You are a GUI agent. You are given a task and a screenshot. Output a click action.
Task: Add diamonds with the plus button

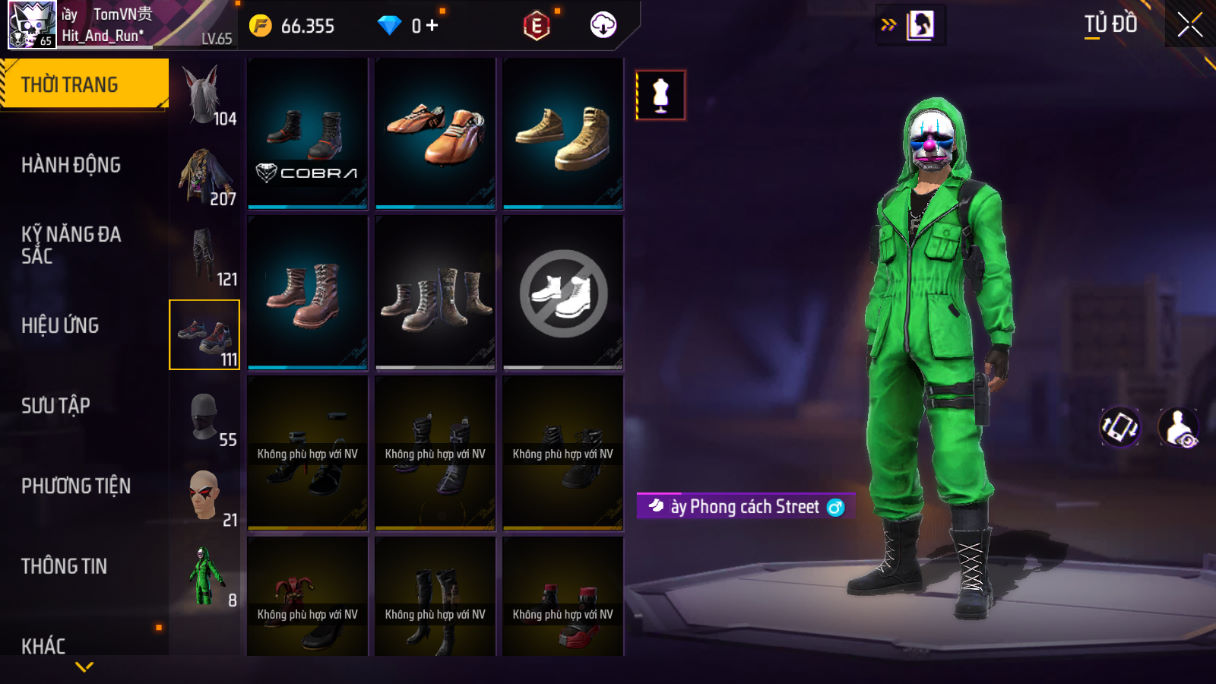click(x=432, y=26)
